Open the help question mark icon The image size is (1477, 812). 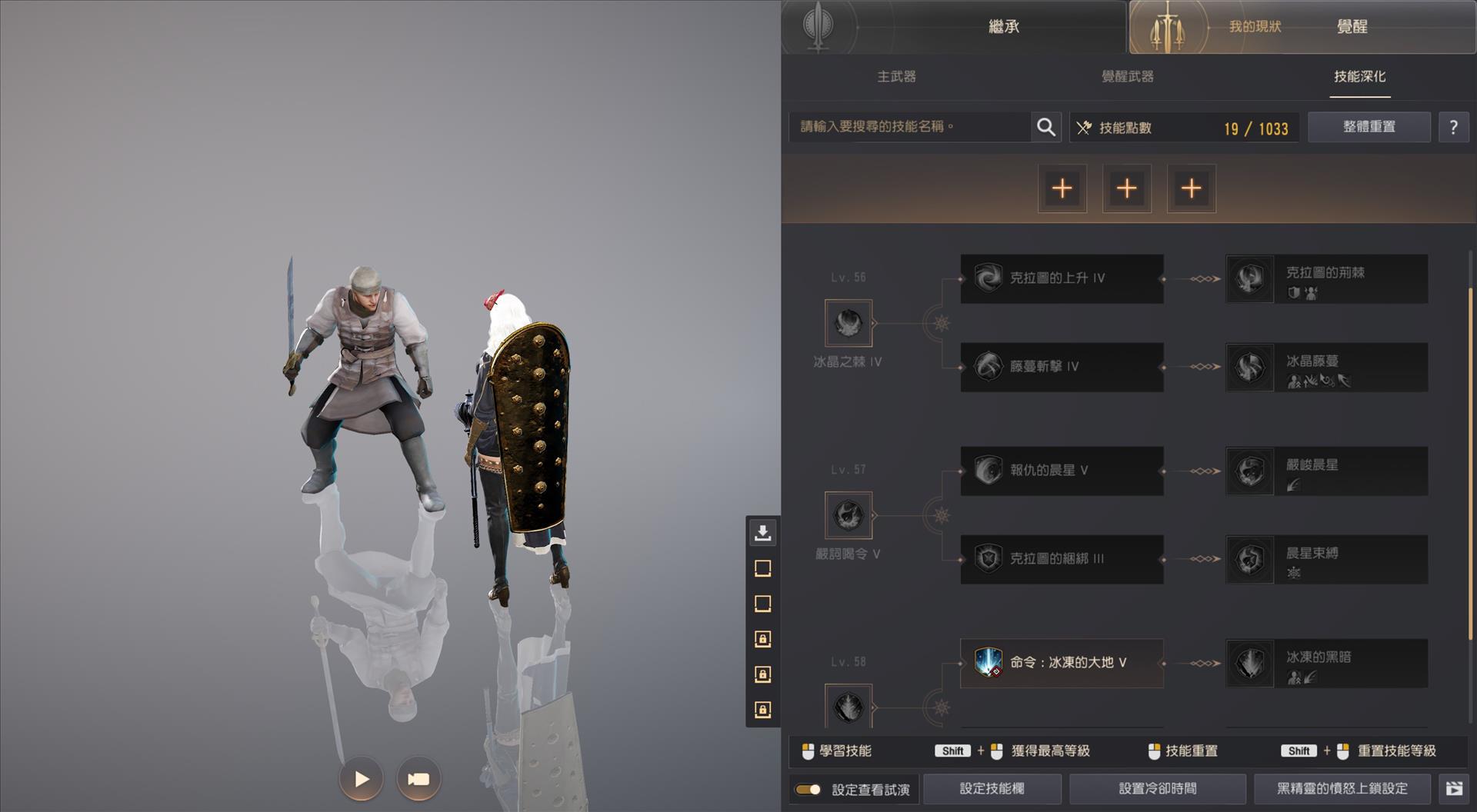click(x=1454, y=127)
